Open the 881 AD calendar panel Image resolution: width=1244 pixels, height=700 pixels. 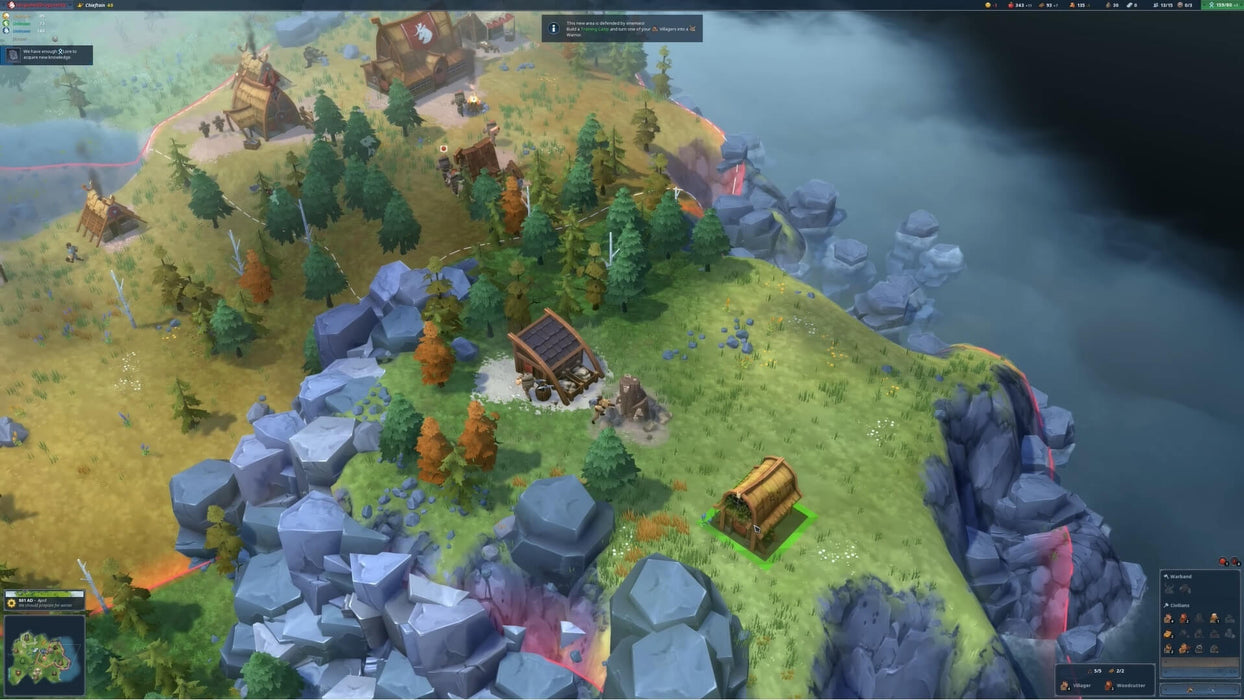44,601
